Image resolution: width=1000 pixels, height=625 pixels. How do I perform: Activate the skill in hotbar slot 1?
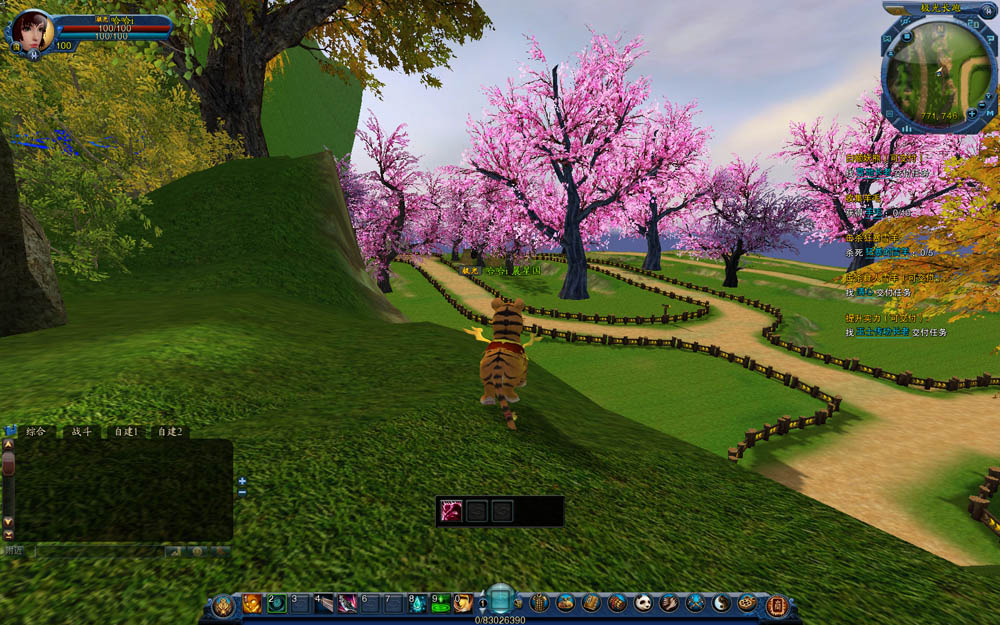click(252, 603)
